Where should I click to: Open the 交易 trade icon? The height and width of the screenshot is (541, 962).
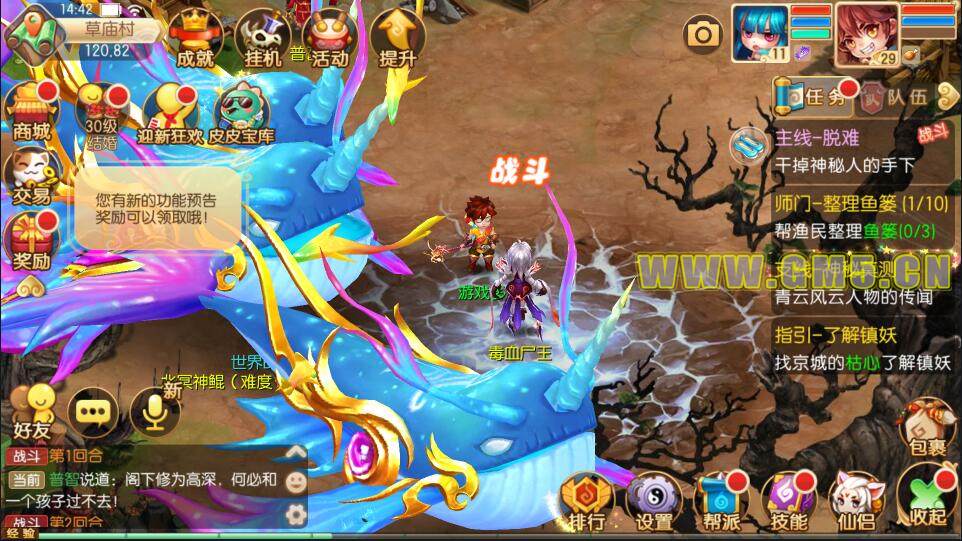click(32, 177)
